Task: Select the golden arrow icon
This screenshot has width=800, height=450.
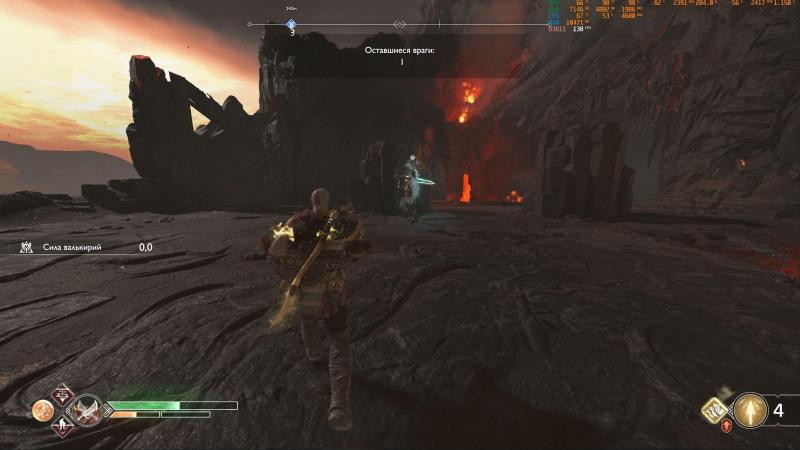Action: [750, 409]
